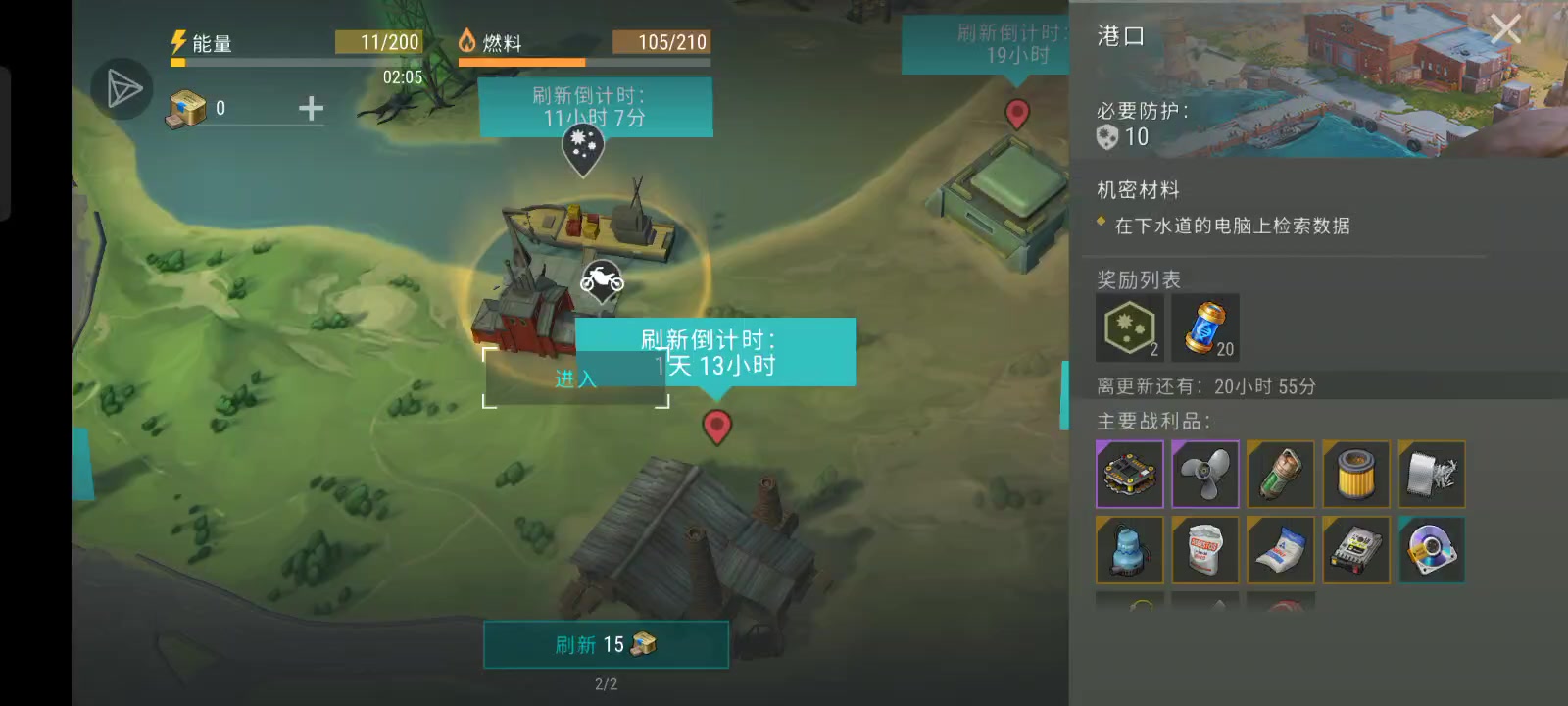This screenshot has width=1568, height=706.
Task: Tap the asbestos bag loot item
Action: coord(1204,550)
